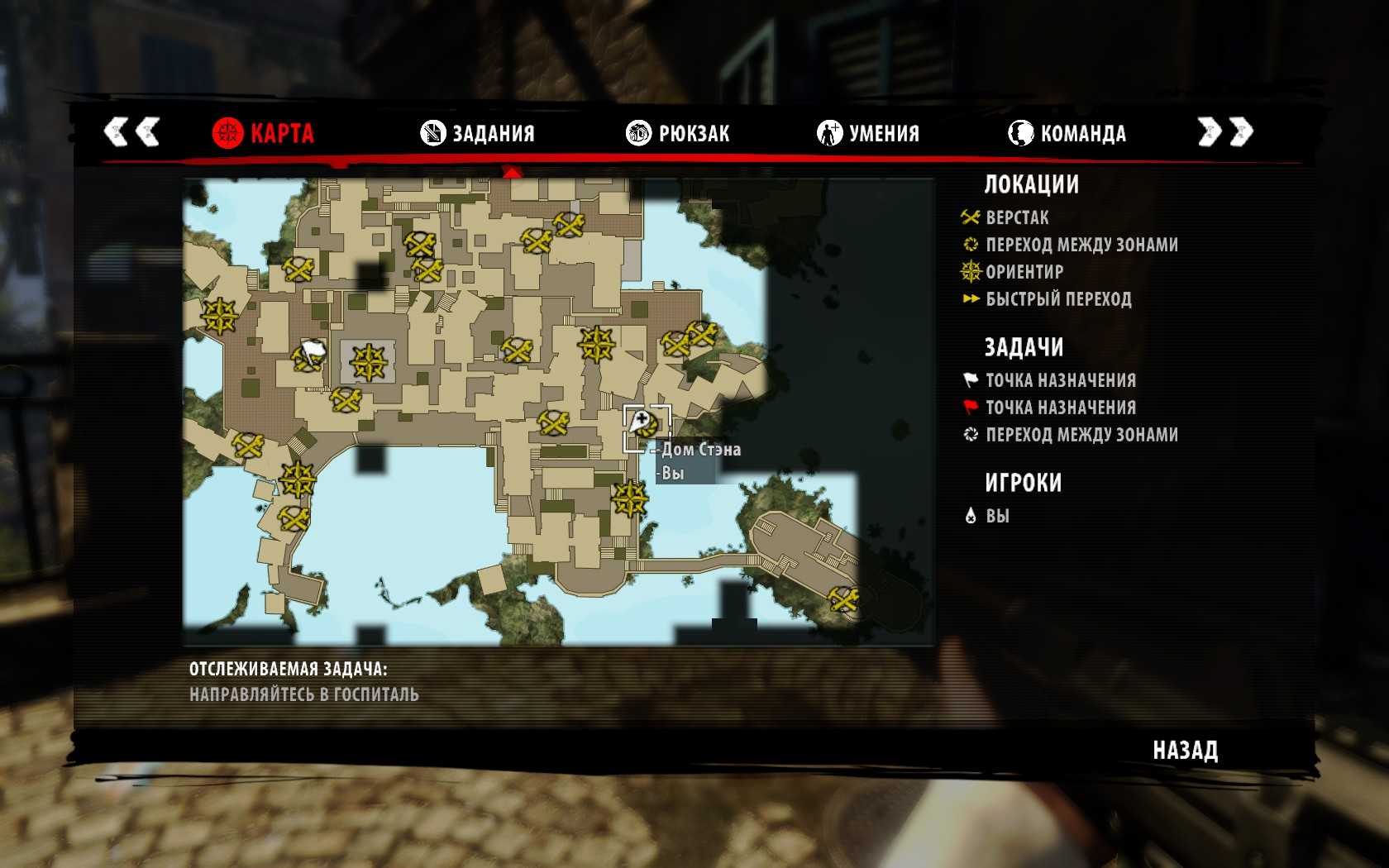Select the Умения tab

[868, 133]
